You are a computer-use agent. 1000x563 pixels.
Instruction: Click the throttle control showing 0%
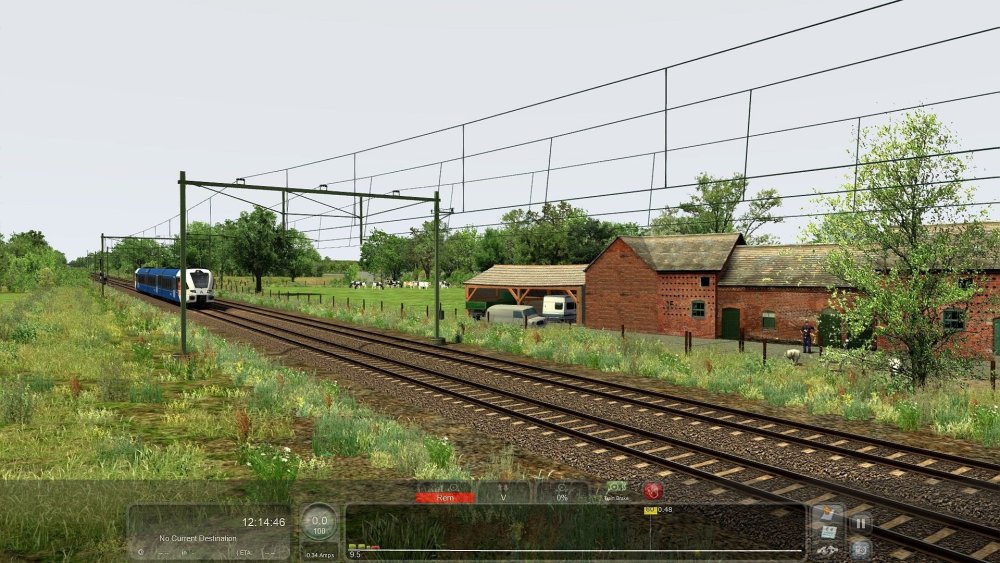point(561,493)
